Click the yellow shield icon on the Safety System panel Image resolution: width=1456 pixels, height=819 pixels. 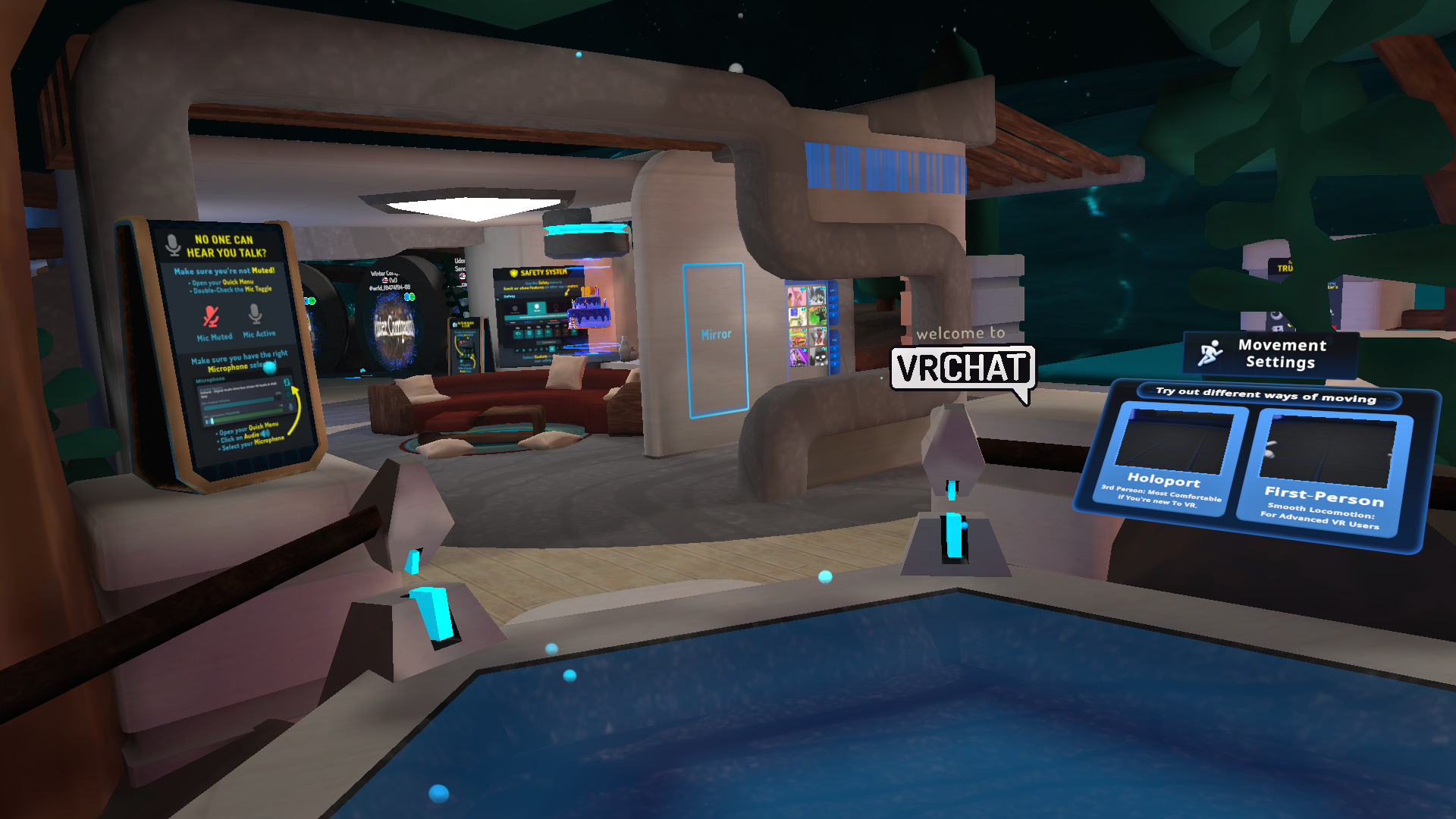pos(513,272)
